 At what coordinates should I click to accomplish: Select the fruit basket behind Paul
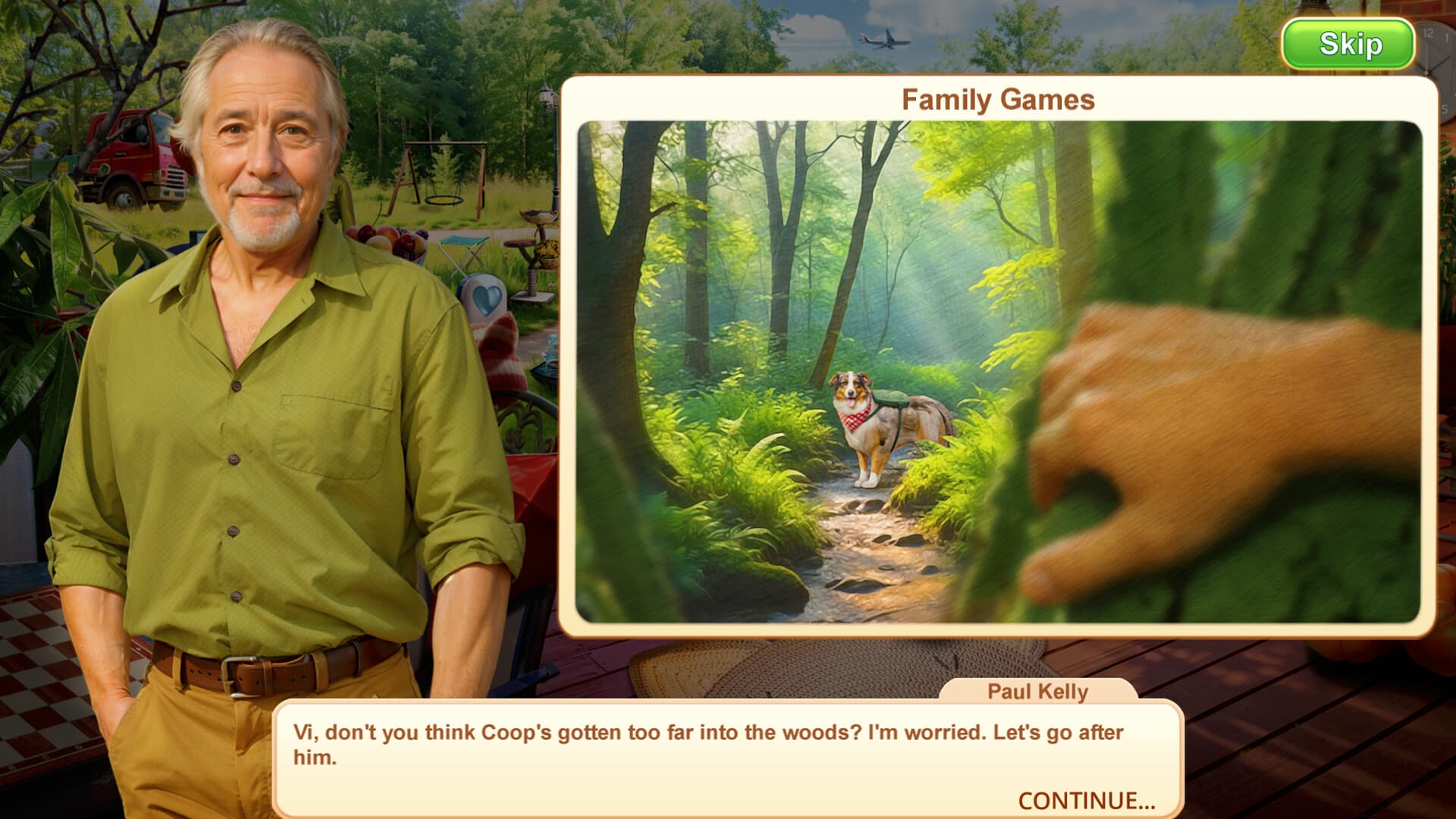coord(387,243)
